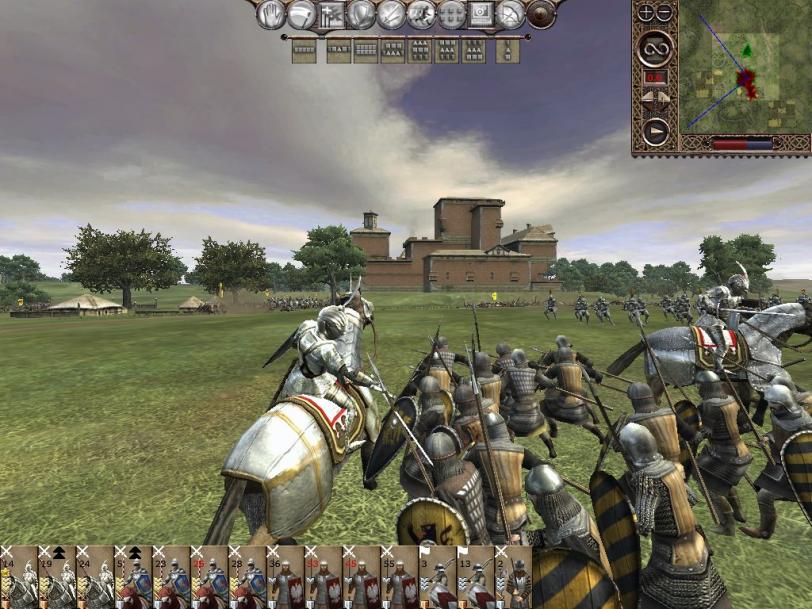Toggle fire at will bow icon
812x609 pixels.
coord(511,14)
